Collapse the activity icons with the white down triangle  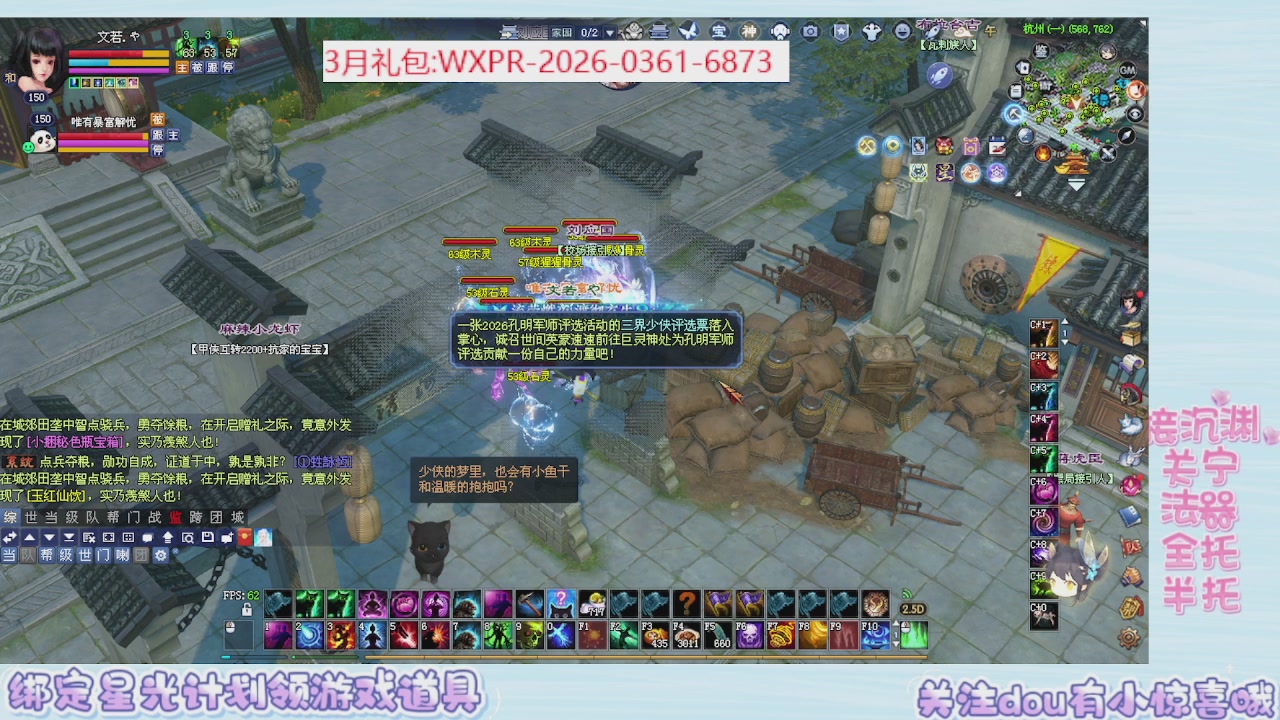(1077, 184)
